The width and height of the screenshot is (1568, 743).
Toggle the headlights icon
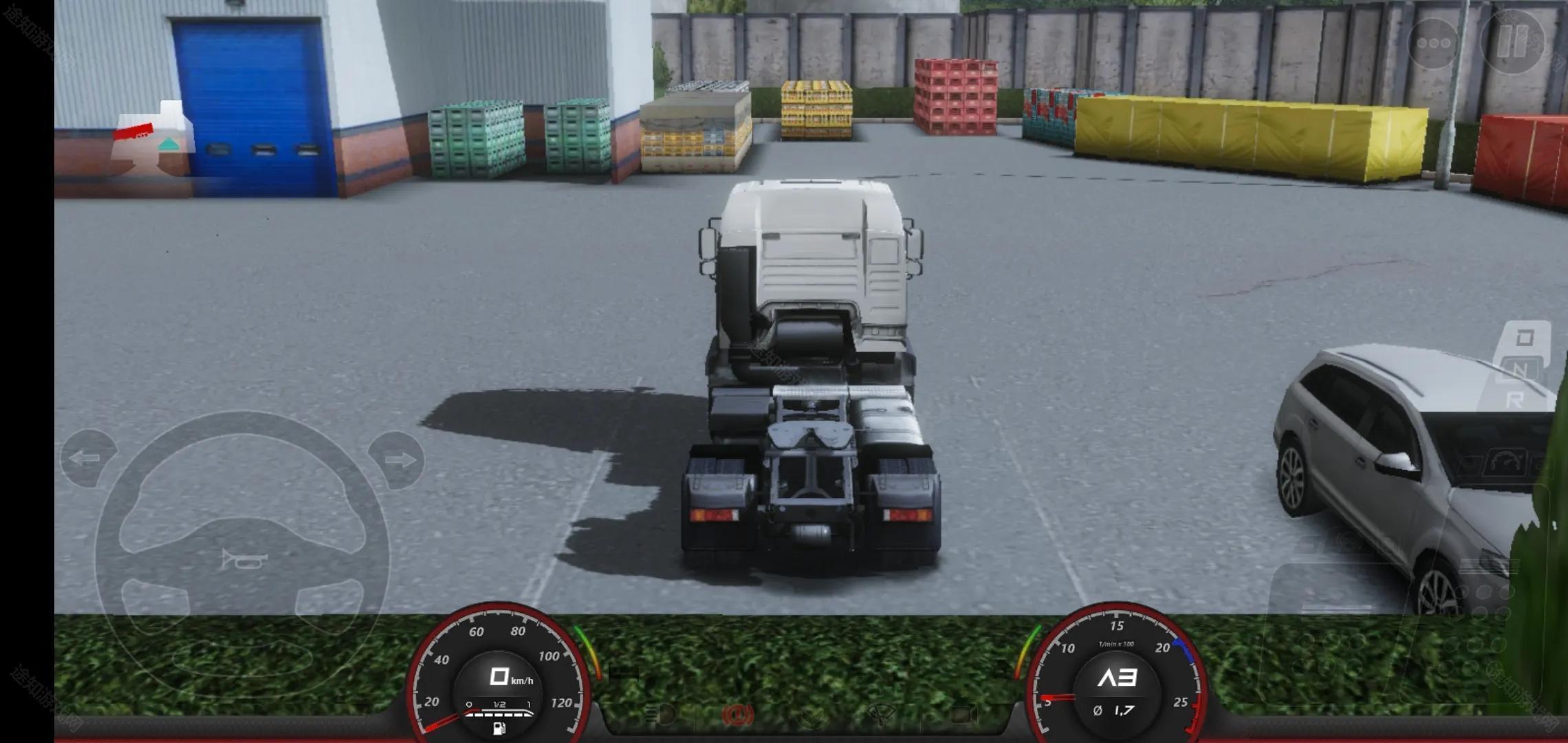(660, 712)
